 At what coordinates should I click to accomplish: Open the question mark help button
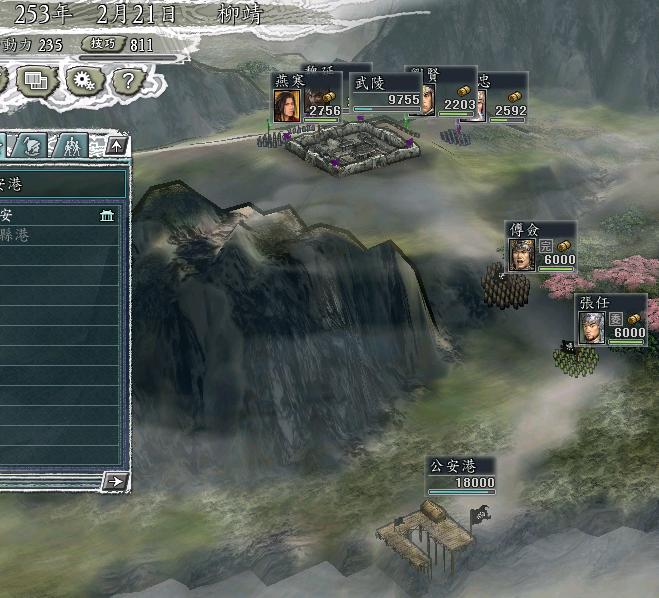[129, 79]
